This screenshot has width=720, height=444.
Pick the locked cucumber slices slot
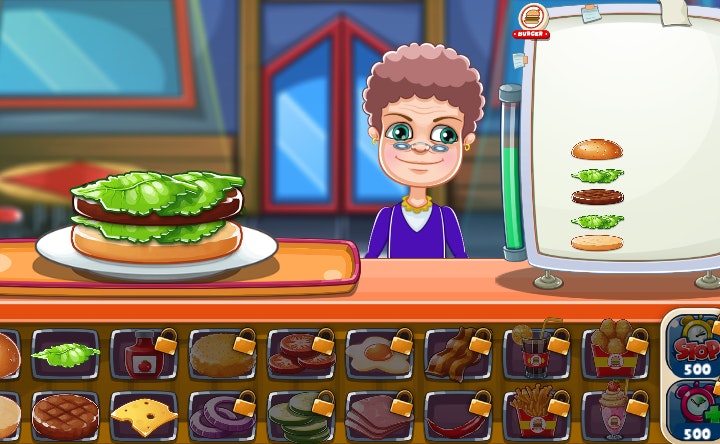tap(301, 415)
